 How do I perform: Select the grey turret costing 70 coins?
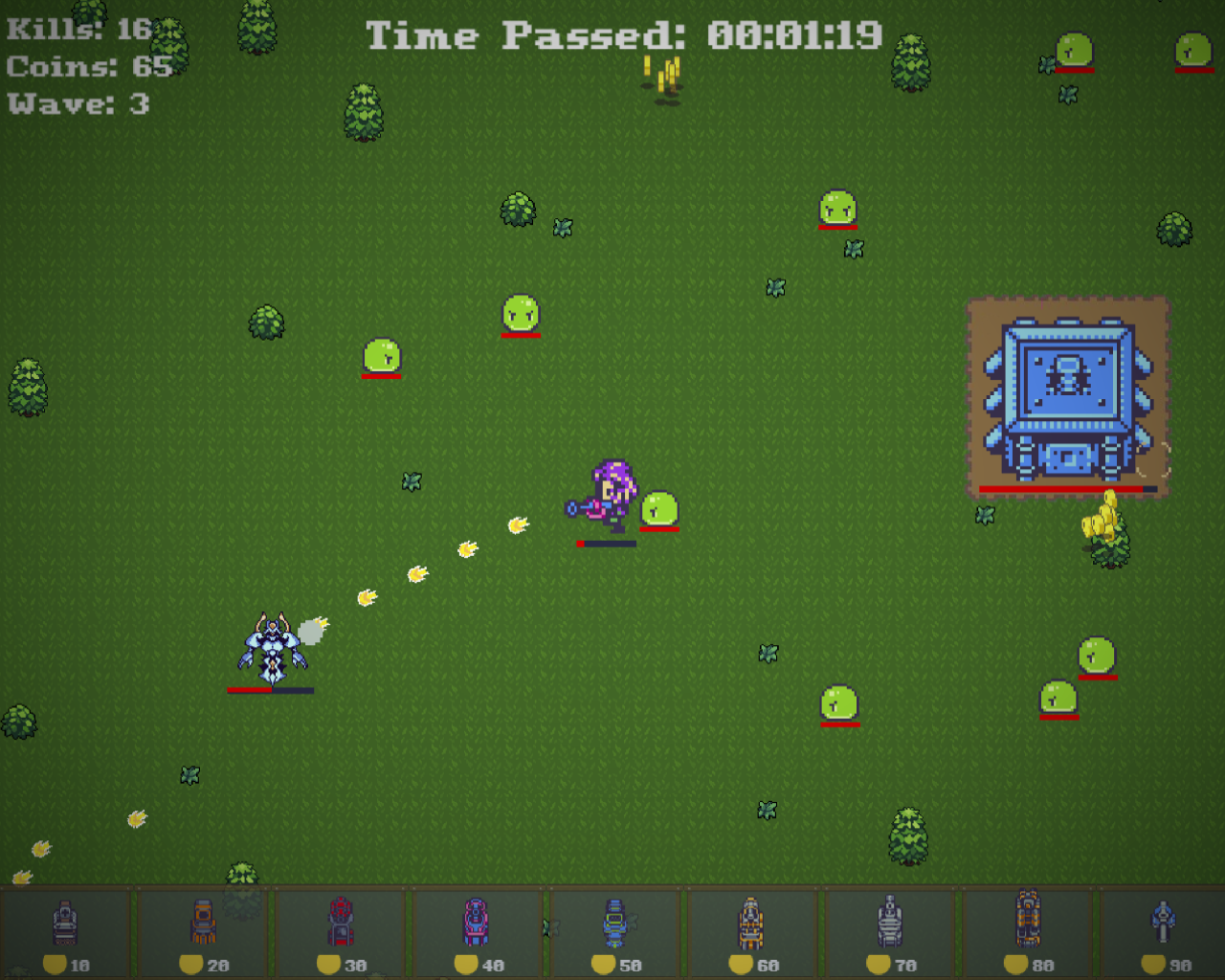890,932
